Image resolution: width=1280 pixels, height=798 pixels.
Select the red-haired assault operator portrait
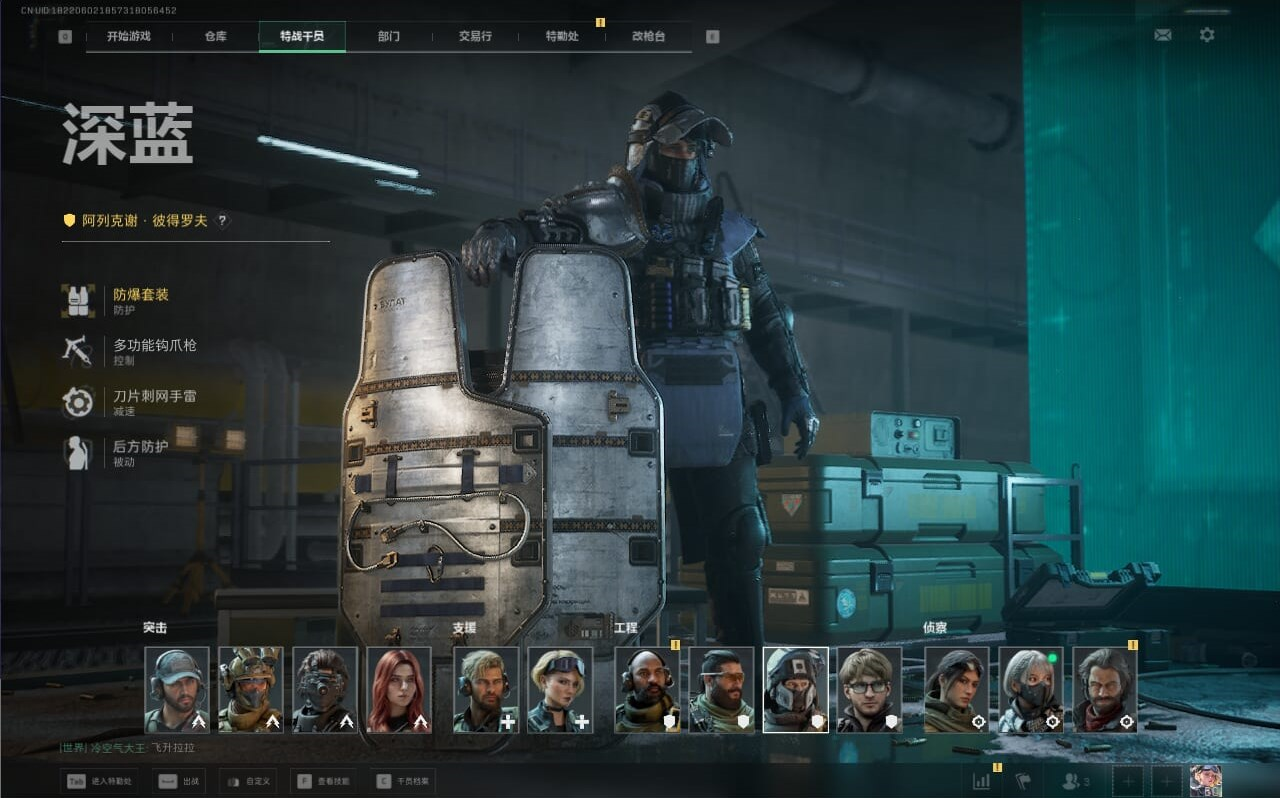coord(399,689)
